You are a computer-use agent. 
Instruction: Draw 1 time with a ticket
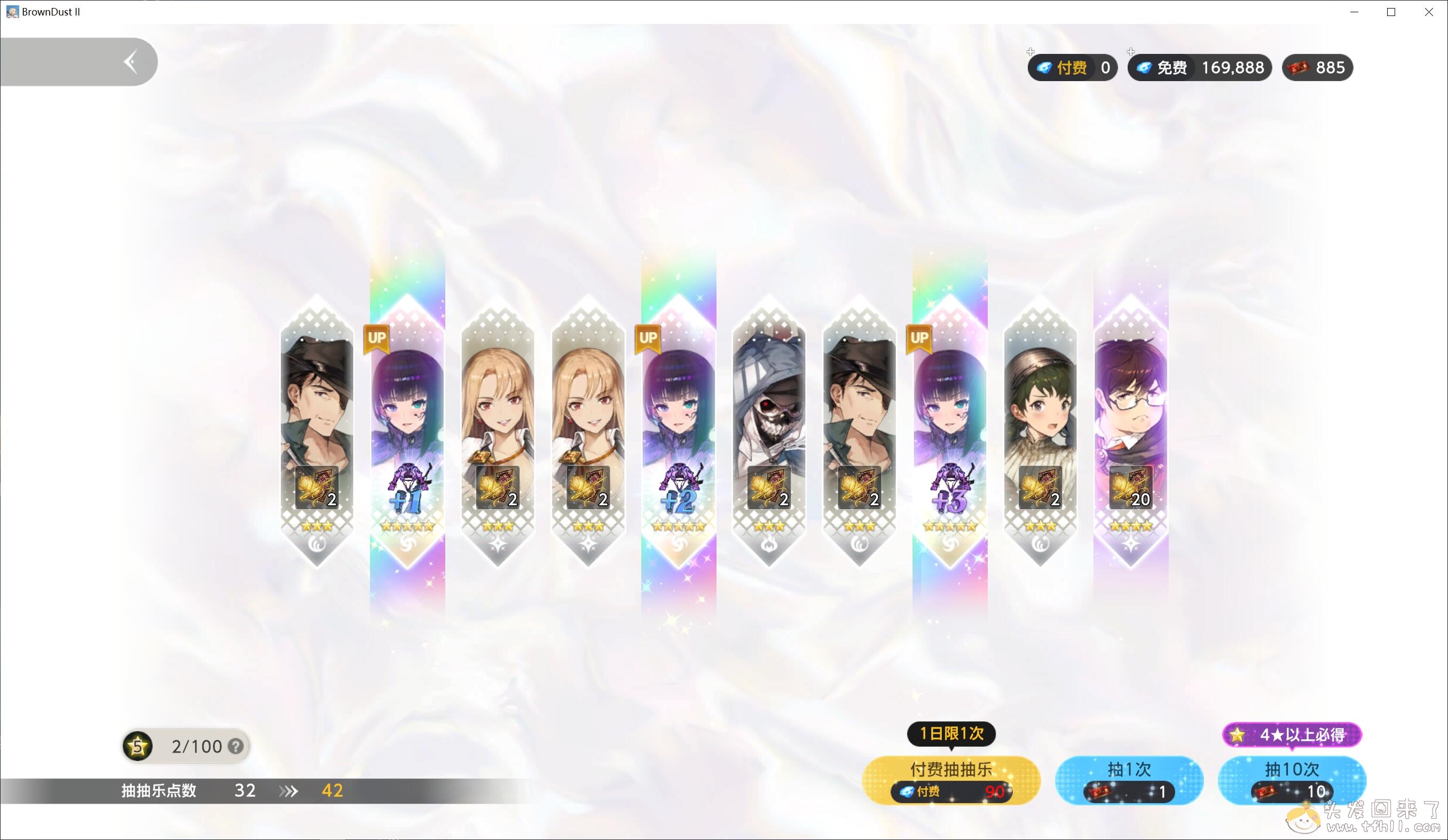click(x=1129, y=780)
